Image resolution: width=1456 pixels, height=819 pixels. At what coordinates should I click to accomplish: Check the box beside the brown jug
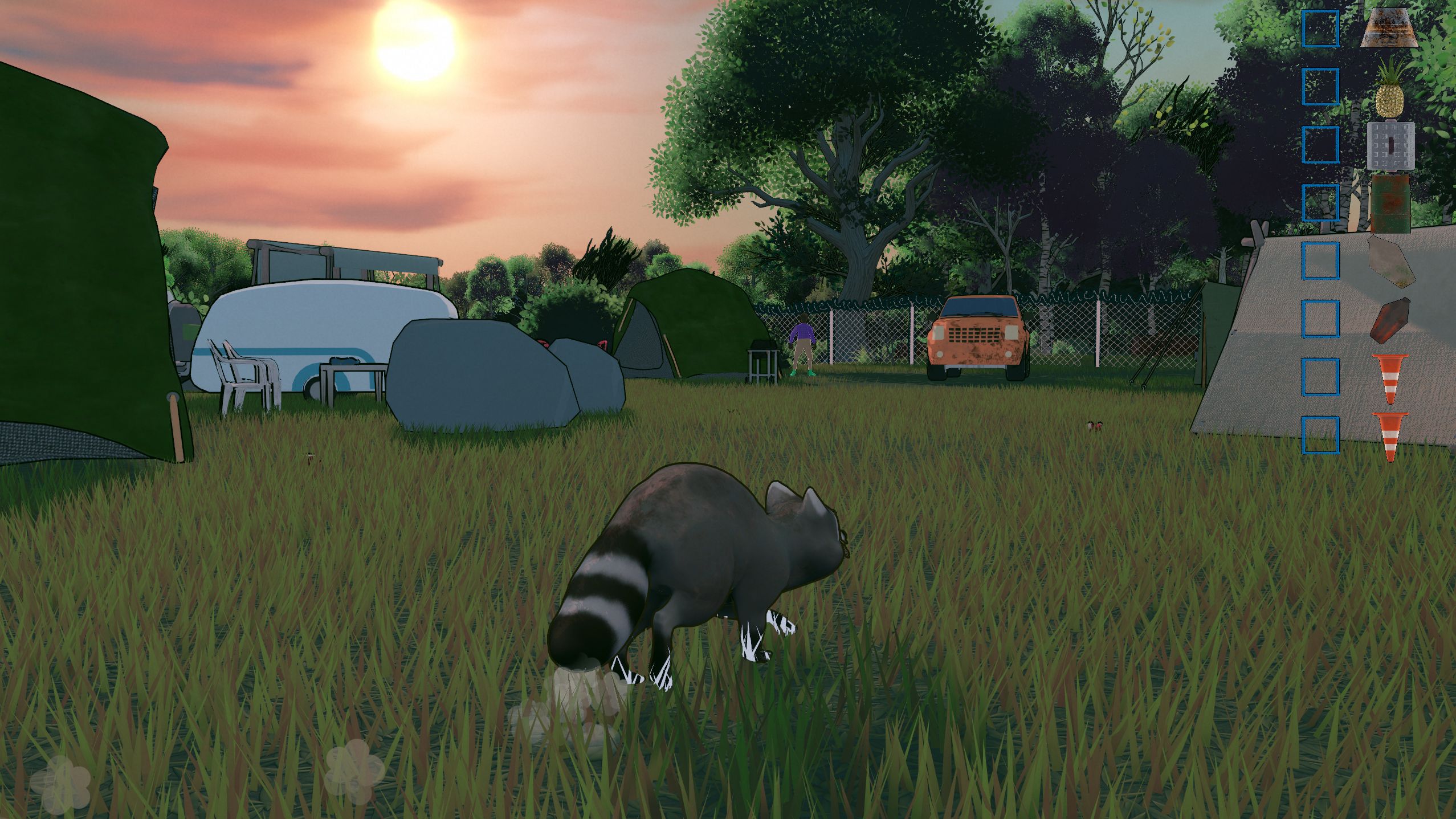pos(1320,318)
